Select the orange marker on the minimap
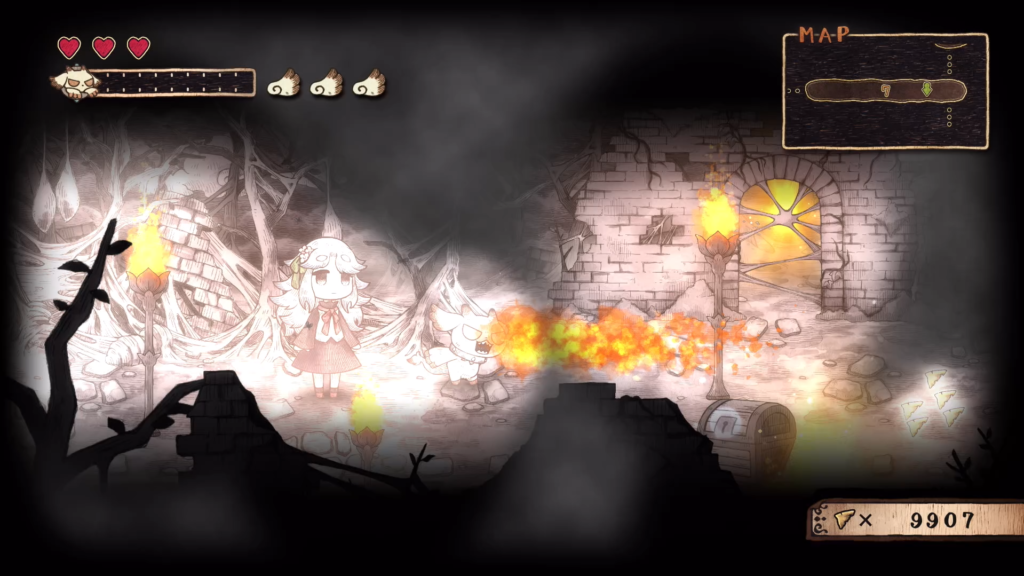This screenshot has height=576, width=1024. pos(885,91)
